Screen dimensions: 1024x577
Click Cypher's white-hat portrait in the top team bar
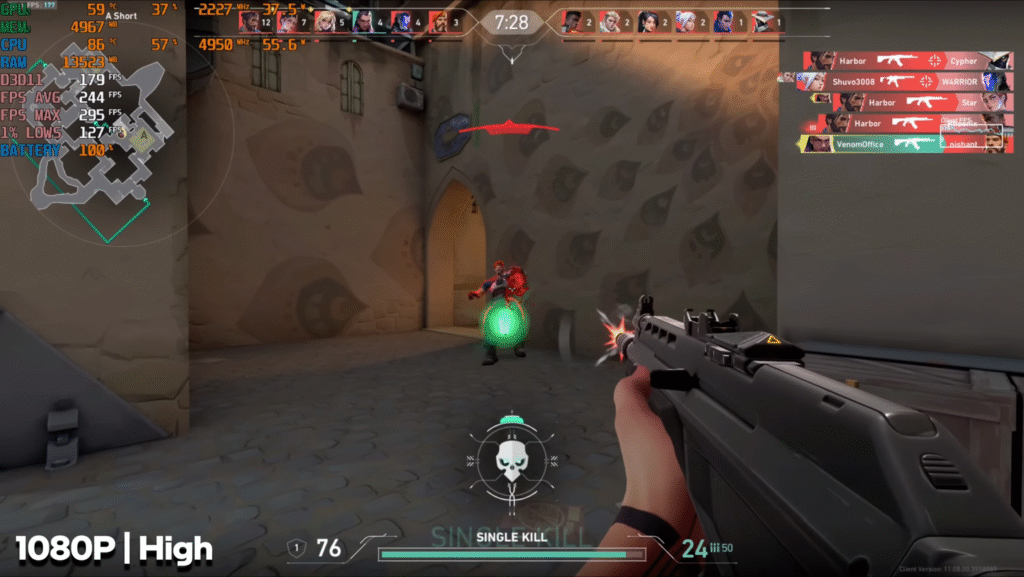(x=763, y=22)
